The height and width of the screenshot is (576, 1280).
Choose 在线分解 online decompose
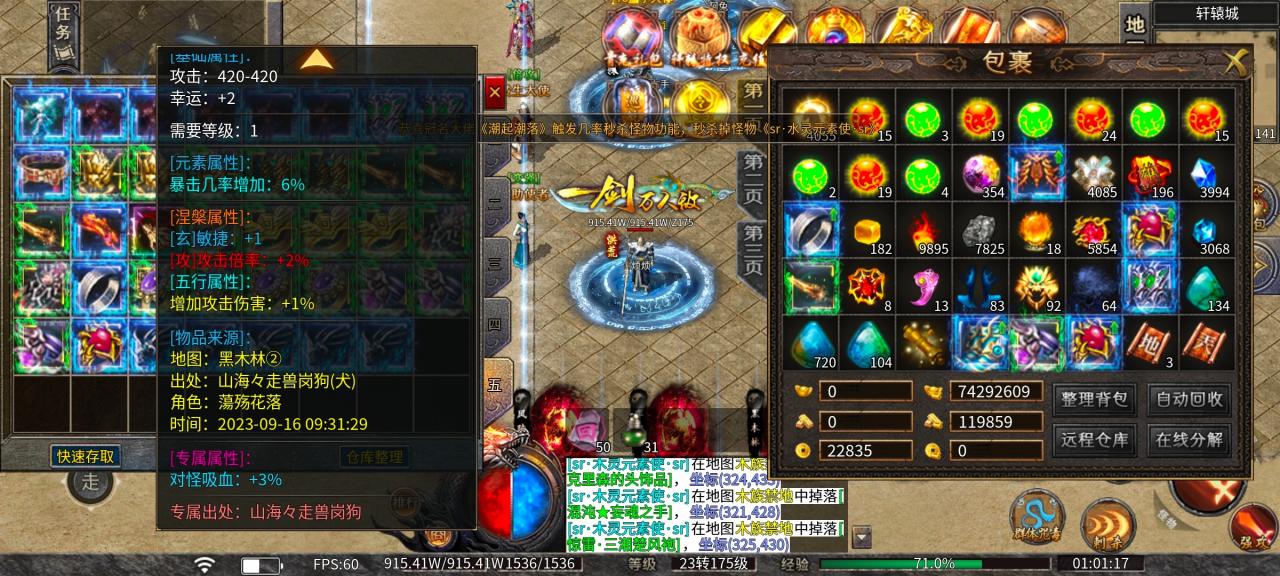pyautogui.click(x=1189, y=439)
